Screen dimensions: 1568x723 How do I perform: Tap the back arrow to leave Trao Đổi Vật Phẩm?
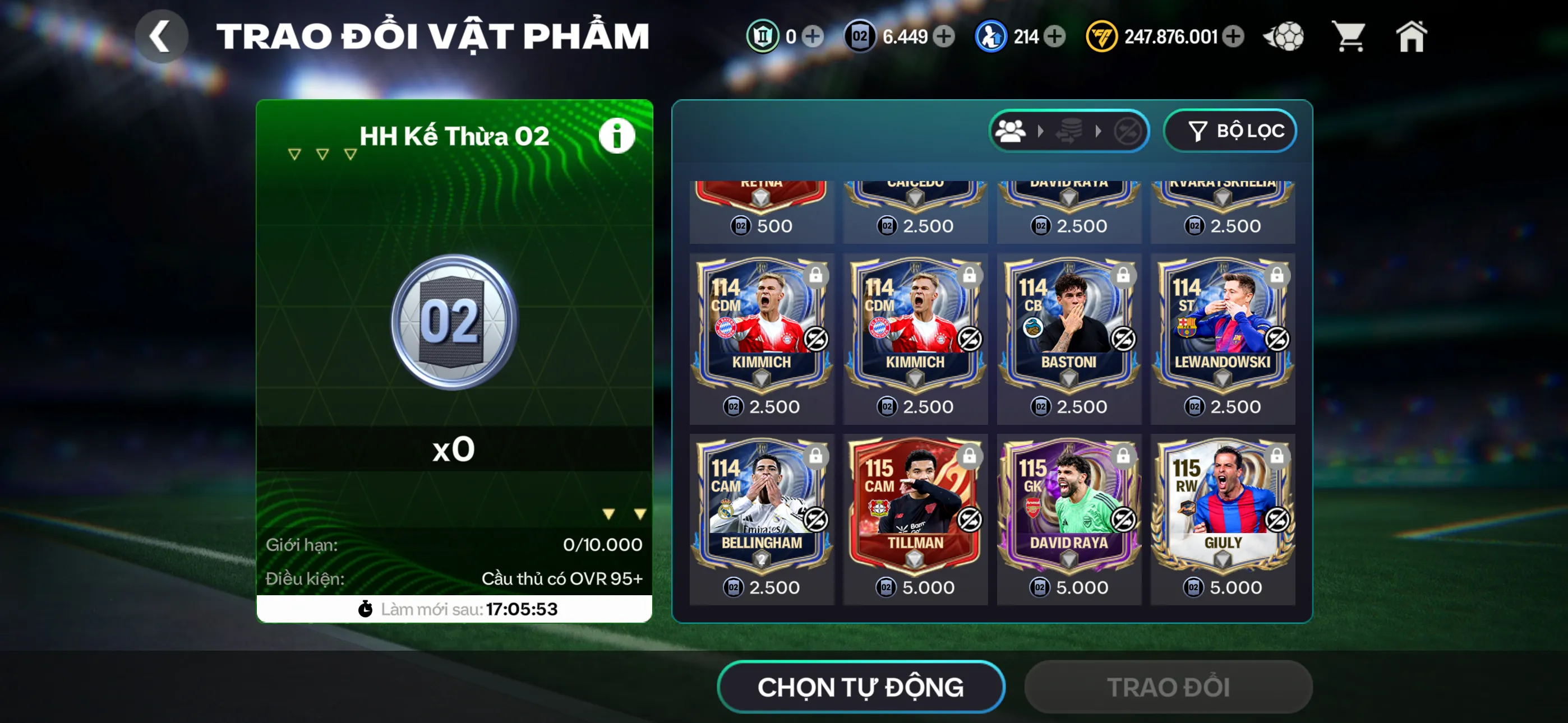[162, 36]
